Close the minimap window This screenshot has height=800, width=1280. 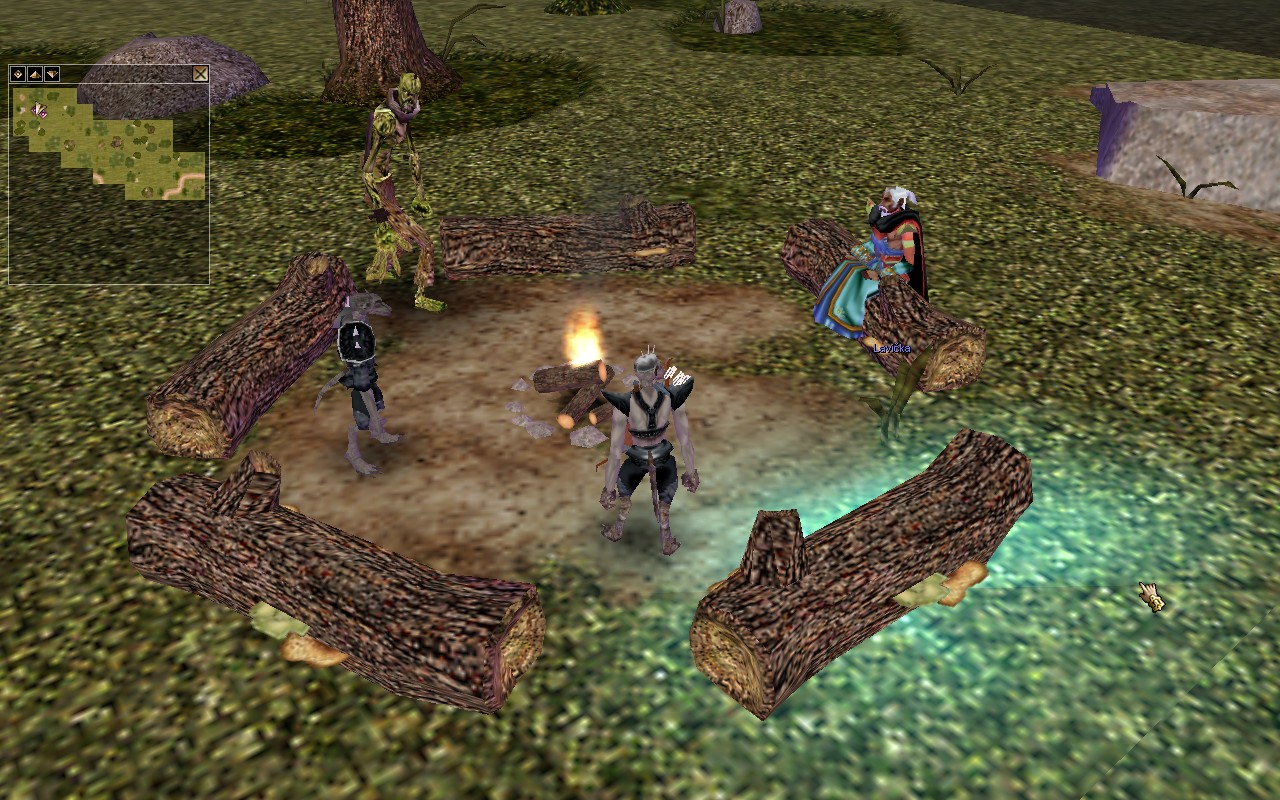pos(200,74)
